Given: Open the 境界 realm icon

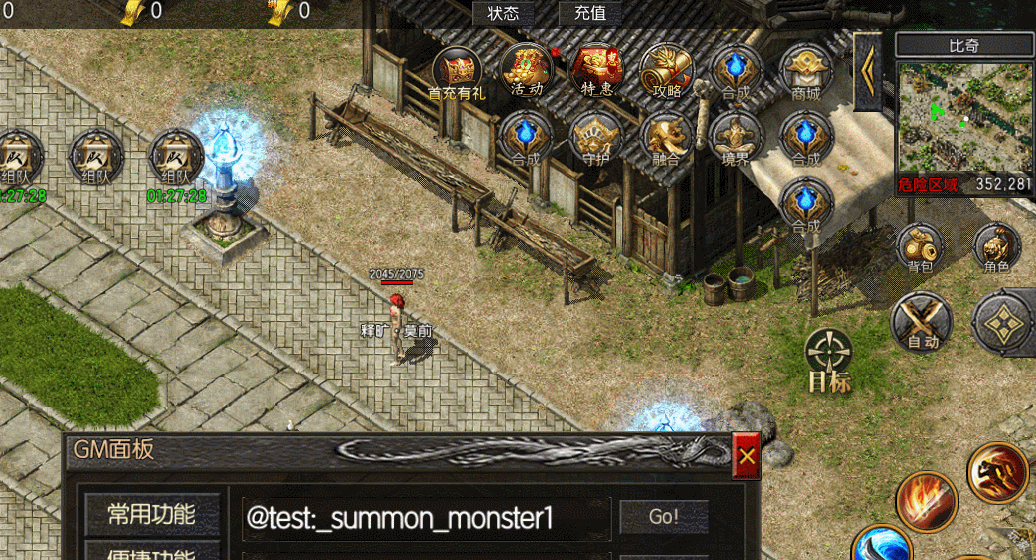Looking at the screenshot, I should tap(735, 137).
